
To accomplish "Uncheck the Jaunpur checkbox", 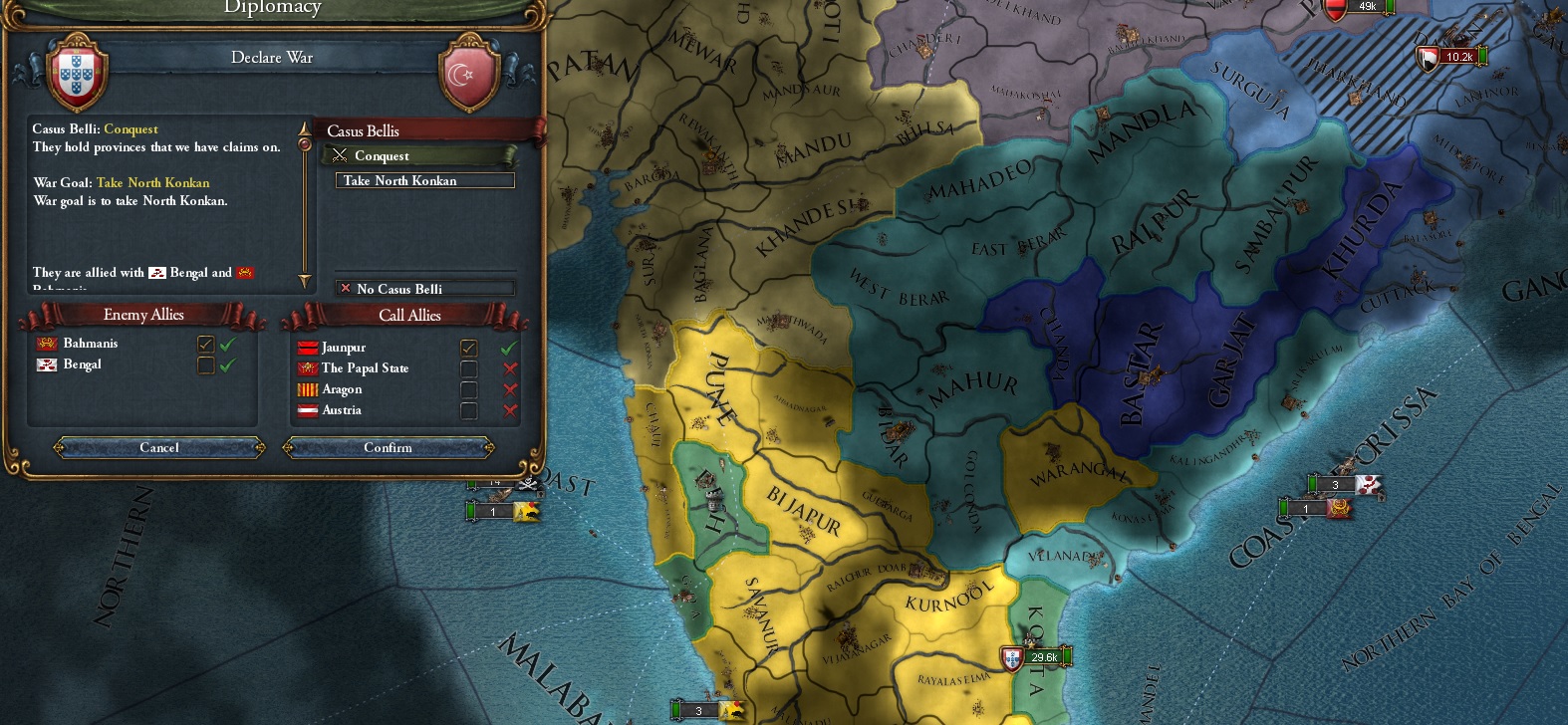I will coord(469,347).
